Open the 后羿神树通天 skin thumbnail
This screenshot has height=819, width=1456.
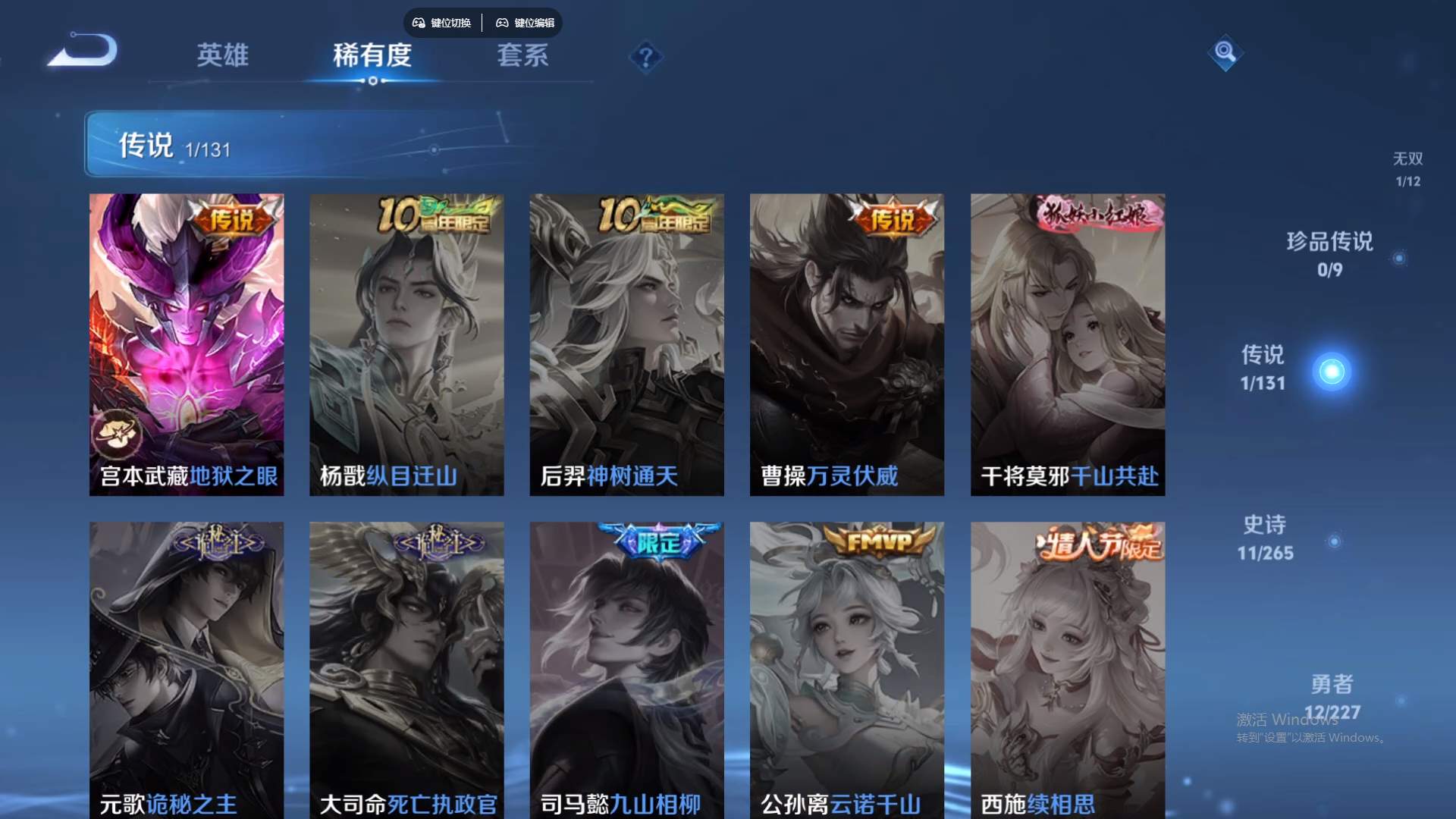[626, 344]
